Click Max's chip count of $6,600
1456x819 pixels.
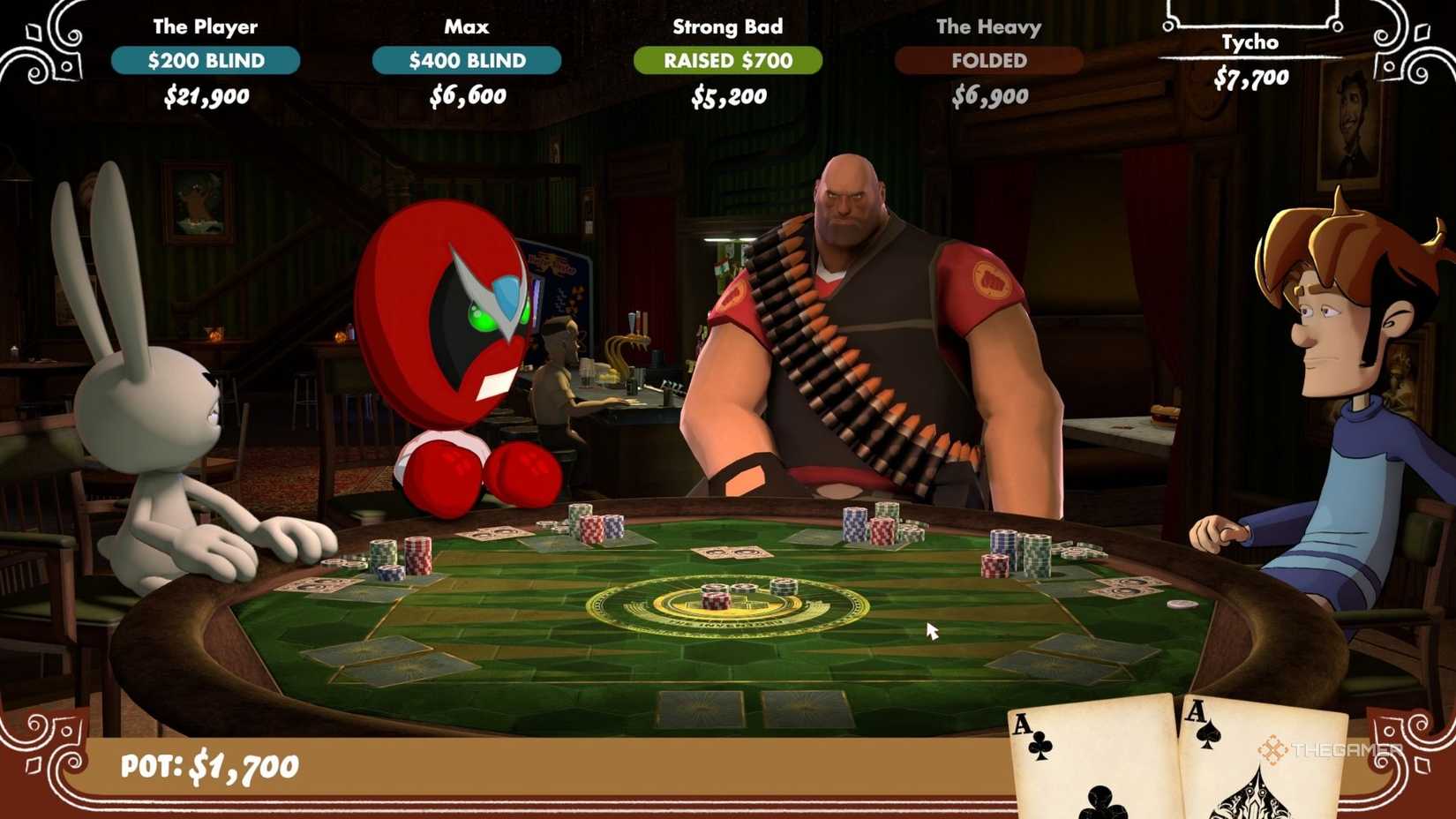[468, 95]
